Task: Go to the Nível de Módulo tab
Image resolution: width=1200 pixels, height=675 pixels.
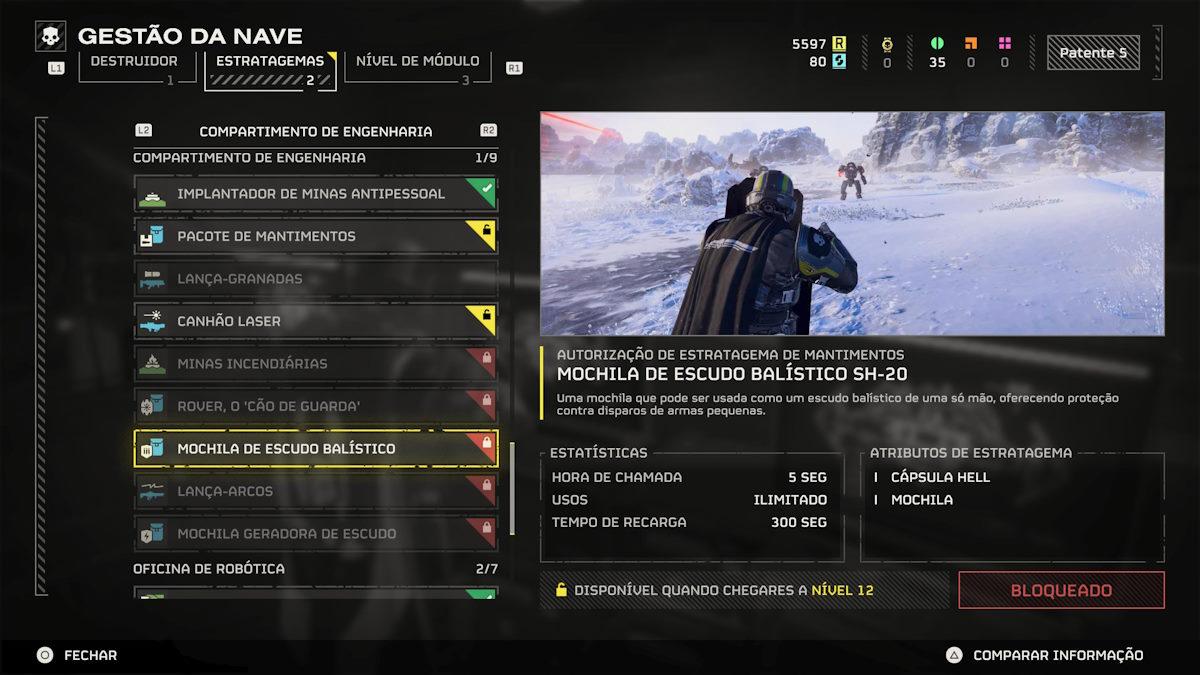Action: (417, 62)
